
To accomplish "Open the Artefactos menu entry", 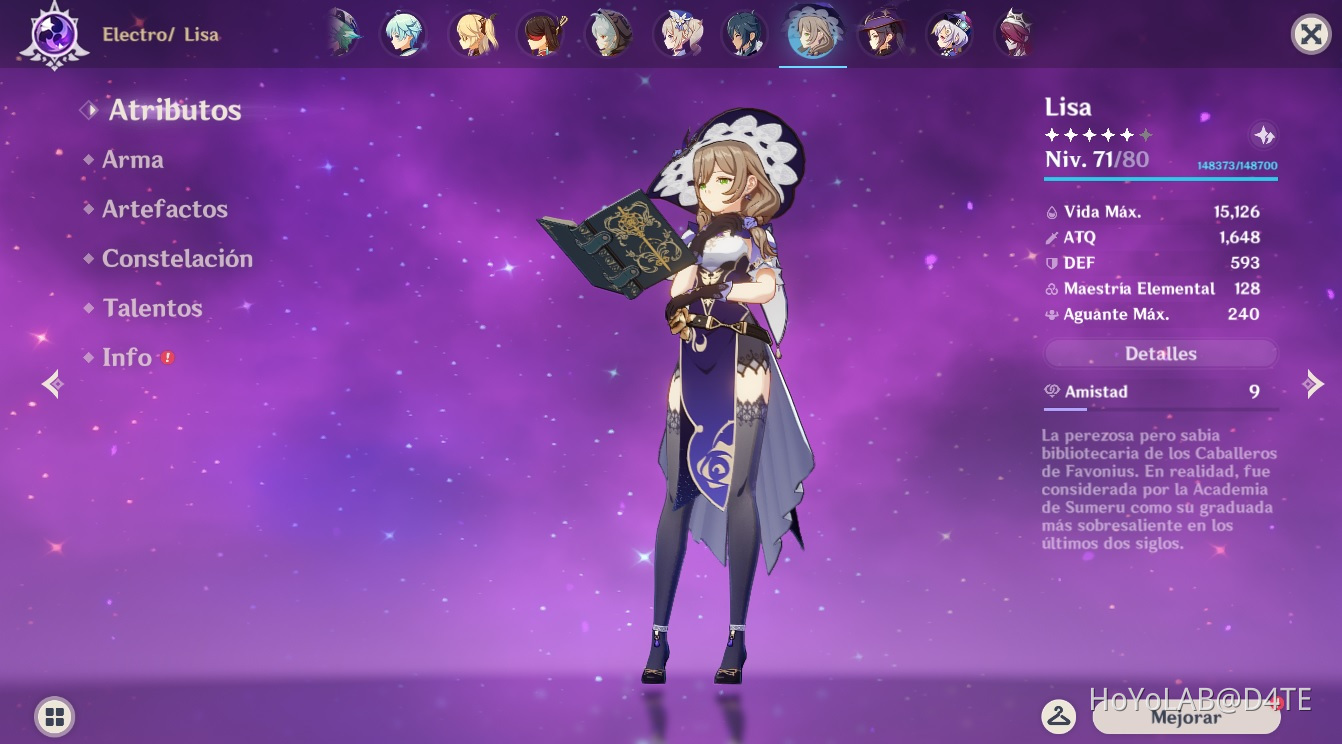I will tap(165, 209).
